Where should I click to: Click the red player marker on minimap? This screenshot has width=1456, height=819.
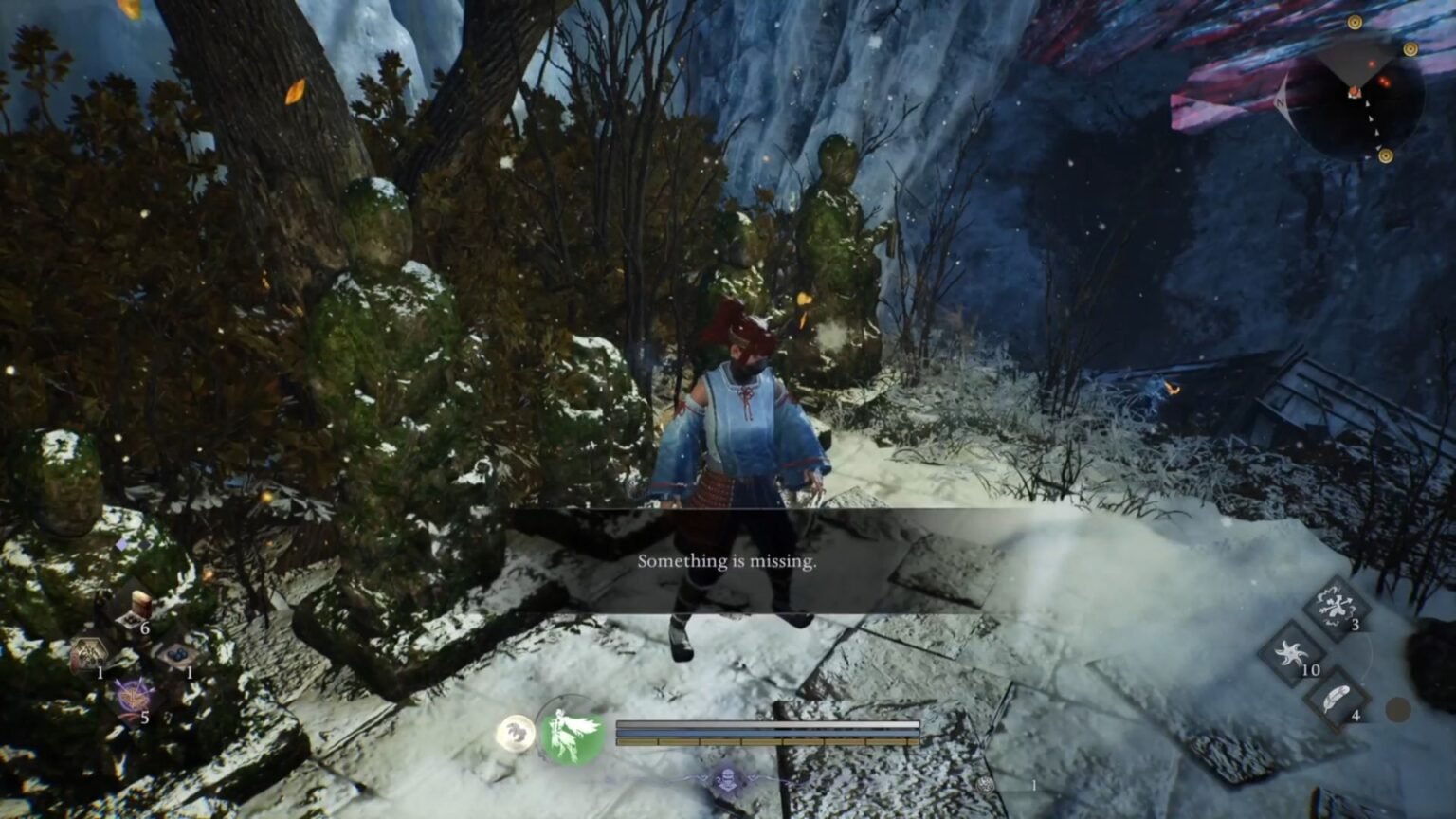coord(1355,93)
